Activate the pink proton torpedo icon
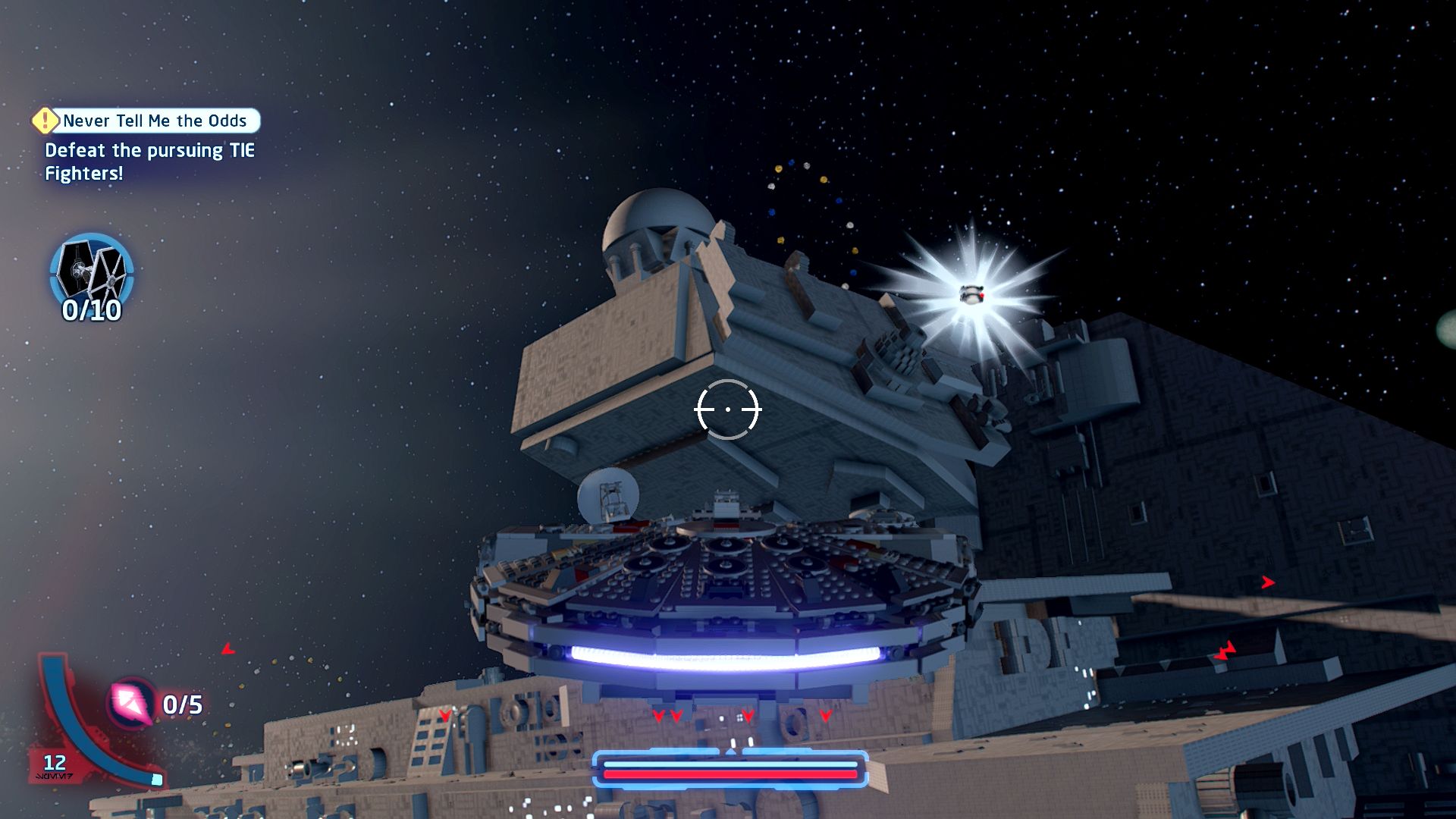The image size is (1456, 819). click(x=132, y=703)
